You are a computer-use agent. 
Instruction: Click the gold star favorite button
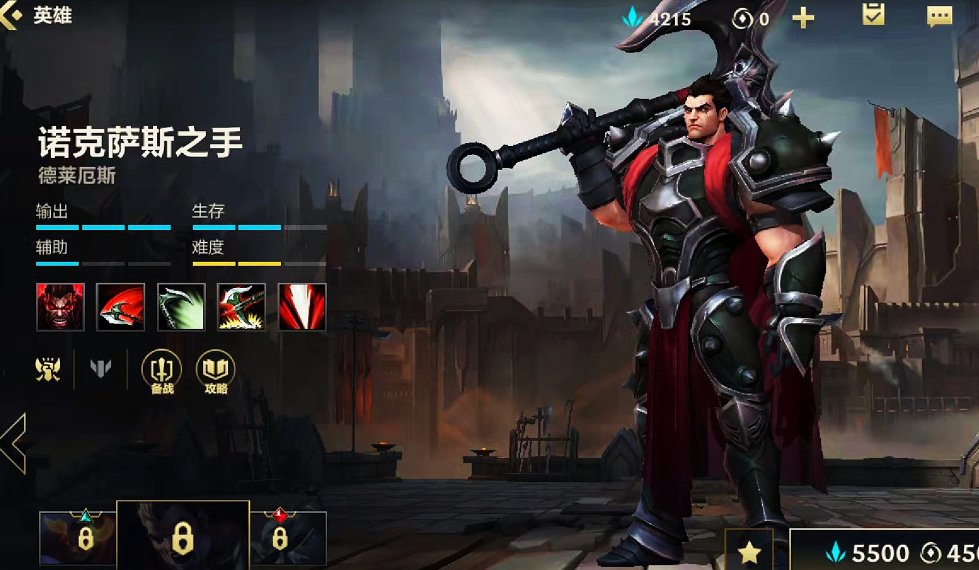click(749, 551)
